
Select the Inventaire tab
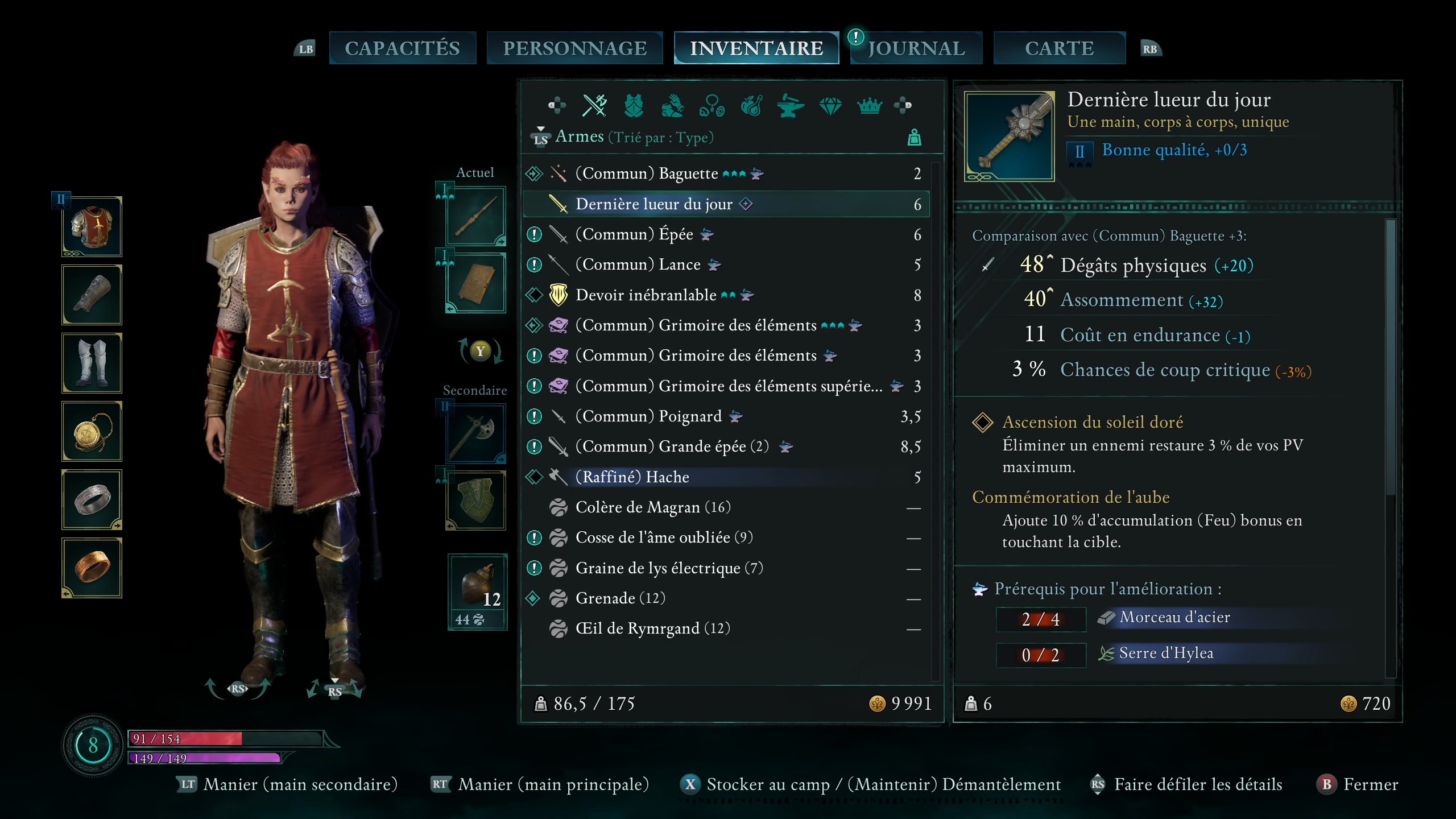(756, 48)
